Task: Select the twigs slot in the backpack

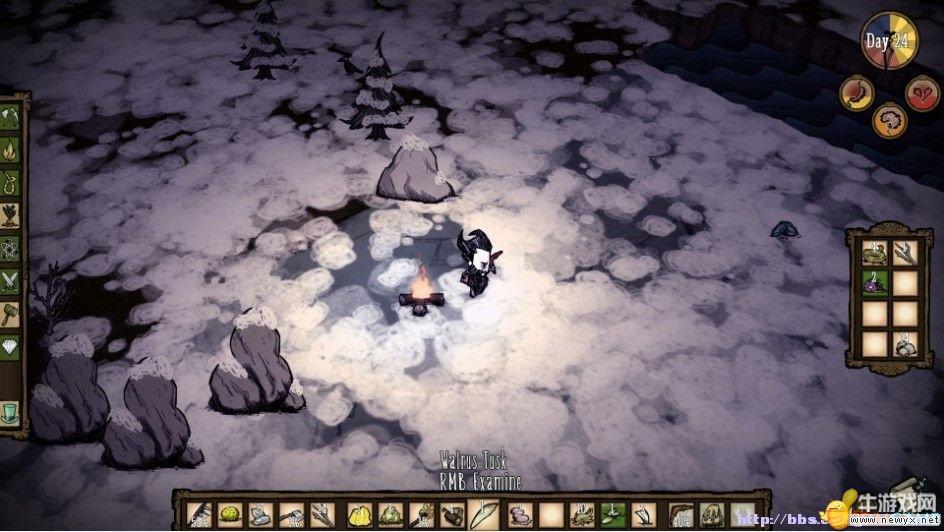Action: click(904, 253)
